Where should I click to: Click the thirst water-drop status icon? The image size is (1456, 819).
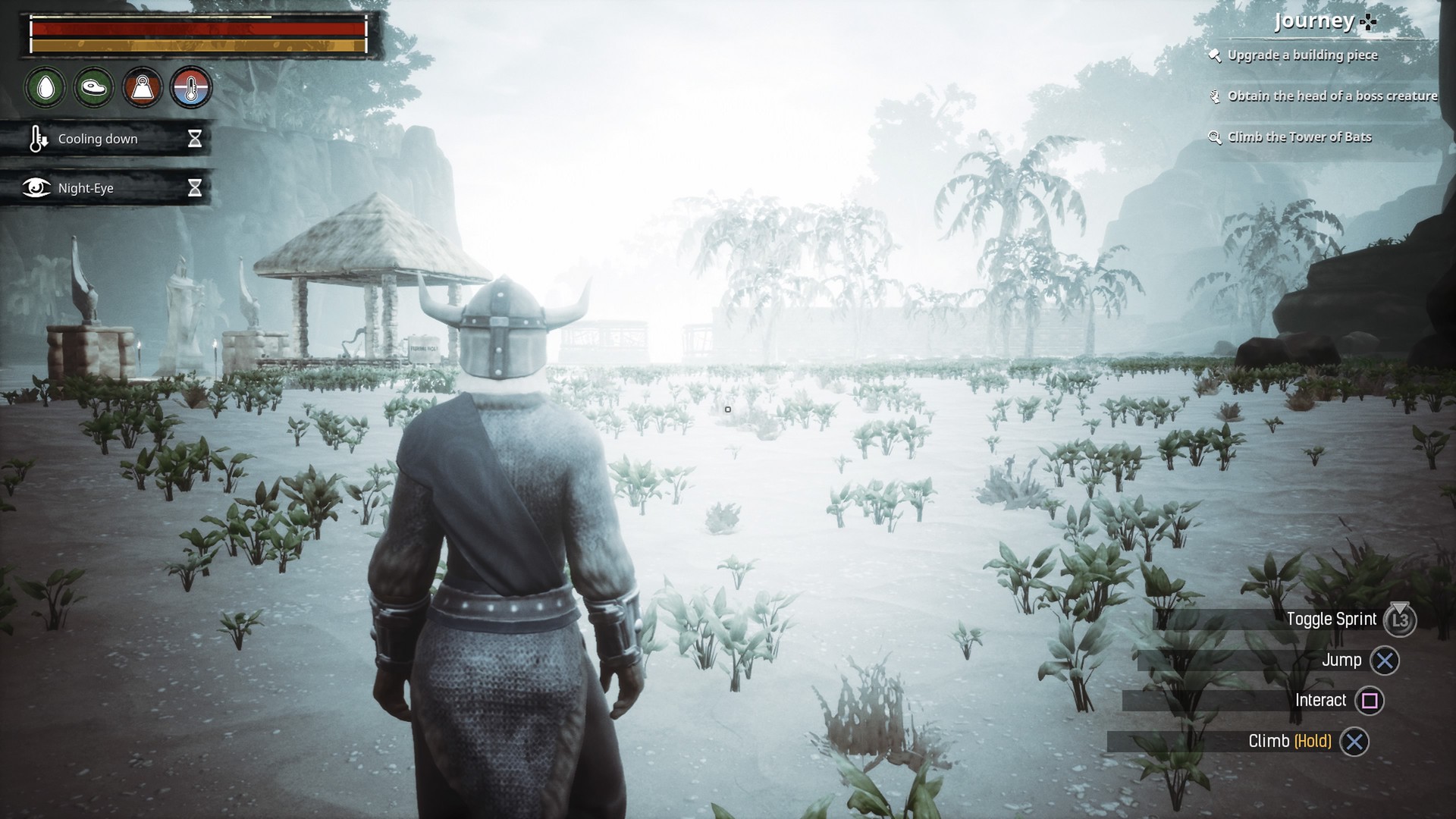[45, 88]
